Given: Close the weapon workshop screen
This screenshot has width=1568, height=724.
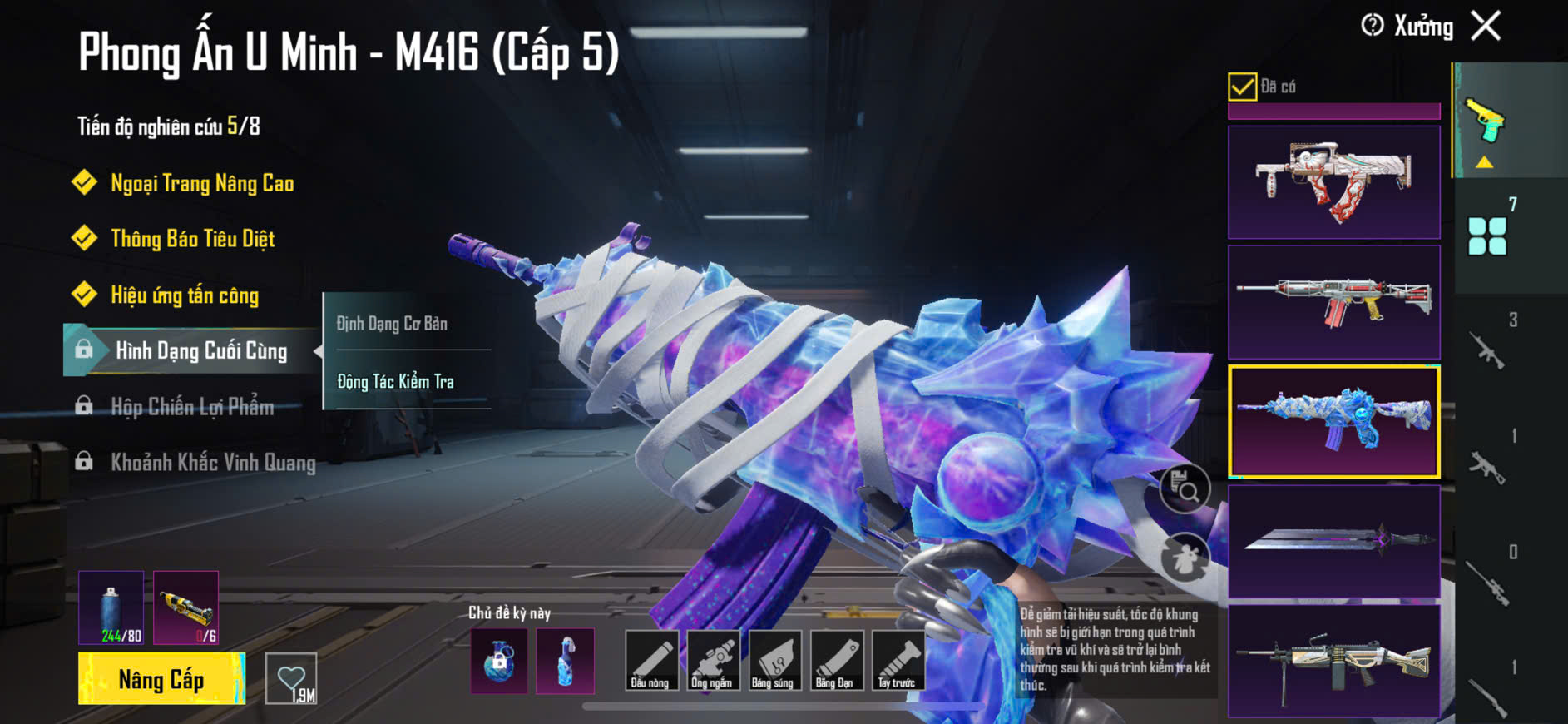Looking at the screenshot, I should coord(1486,26).
